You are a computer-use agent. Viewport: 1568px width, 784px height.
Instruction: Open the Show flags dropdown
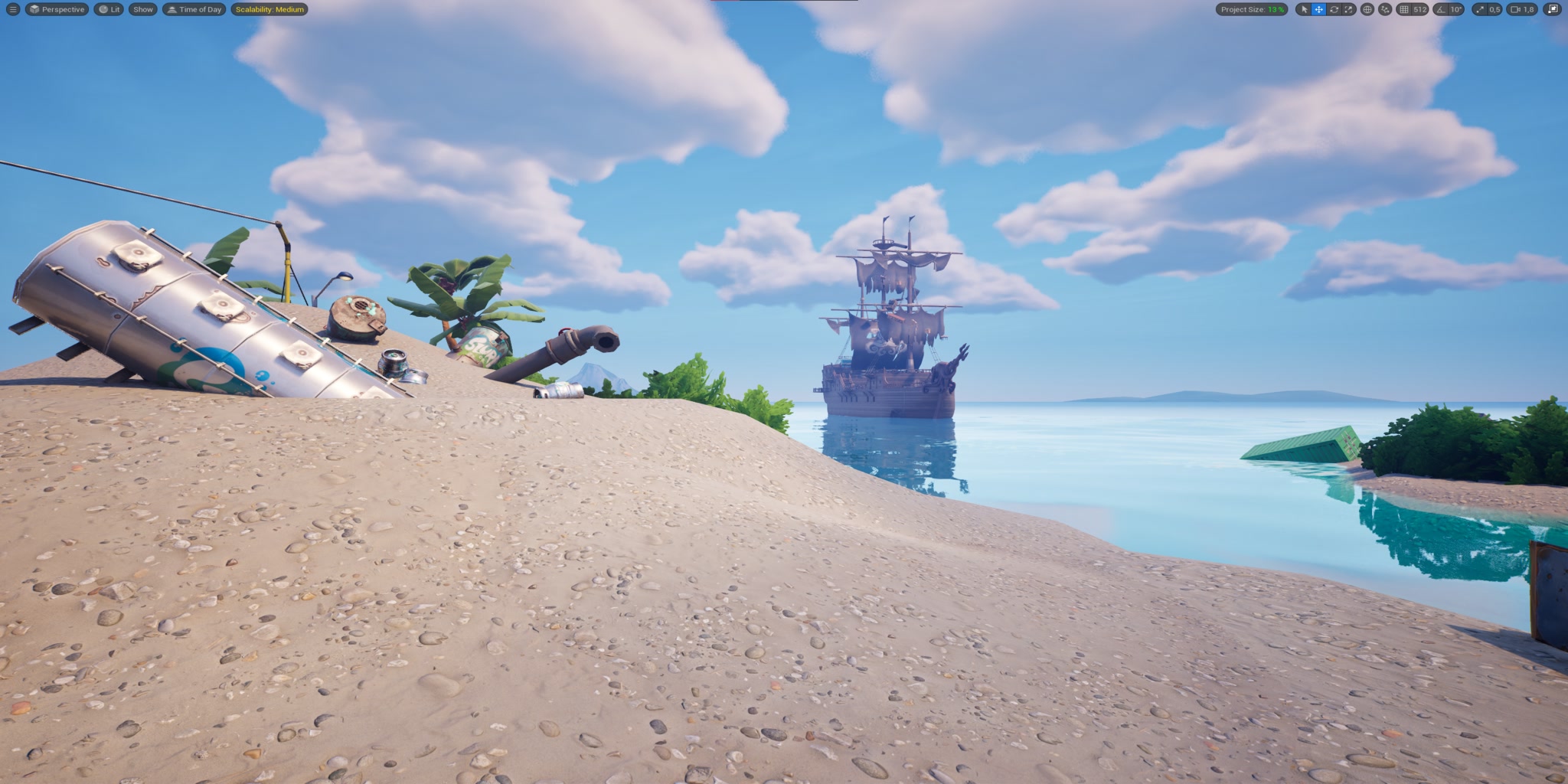(142, 10)
